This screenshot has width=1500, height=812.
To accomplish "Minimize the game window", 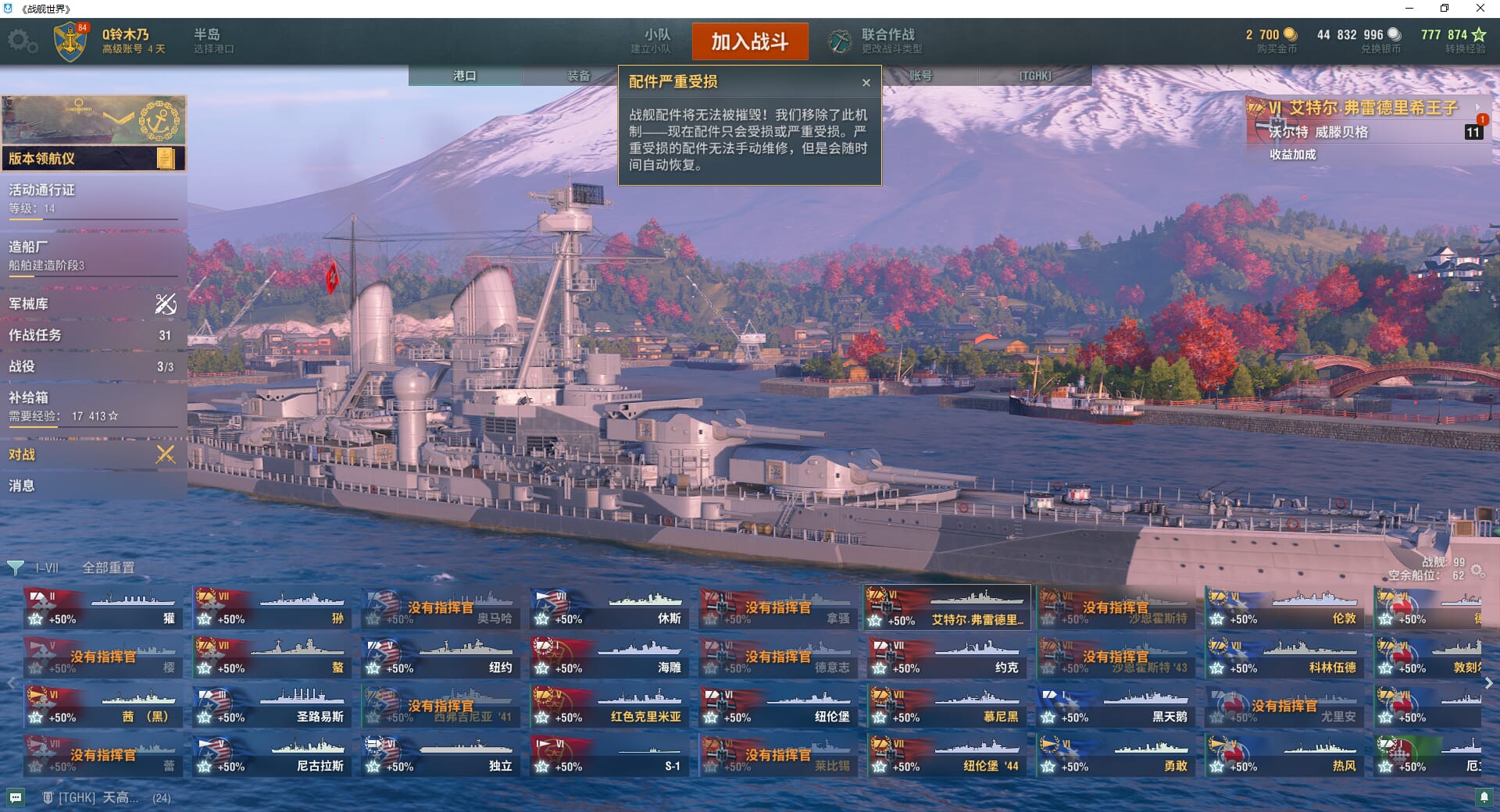I will [1409, 9].
